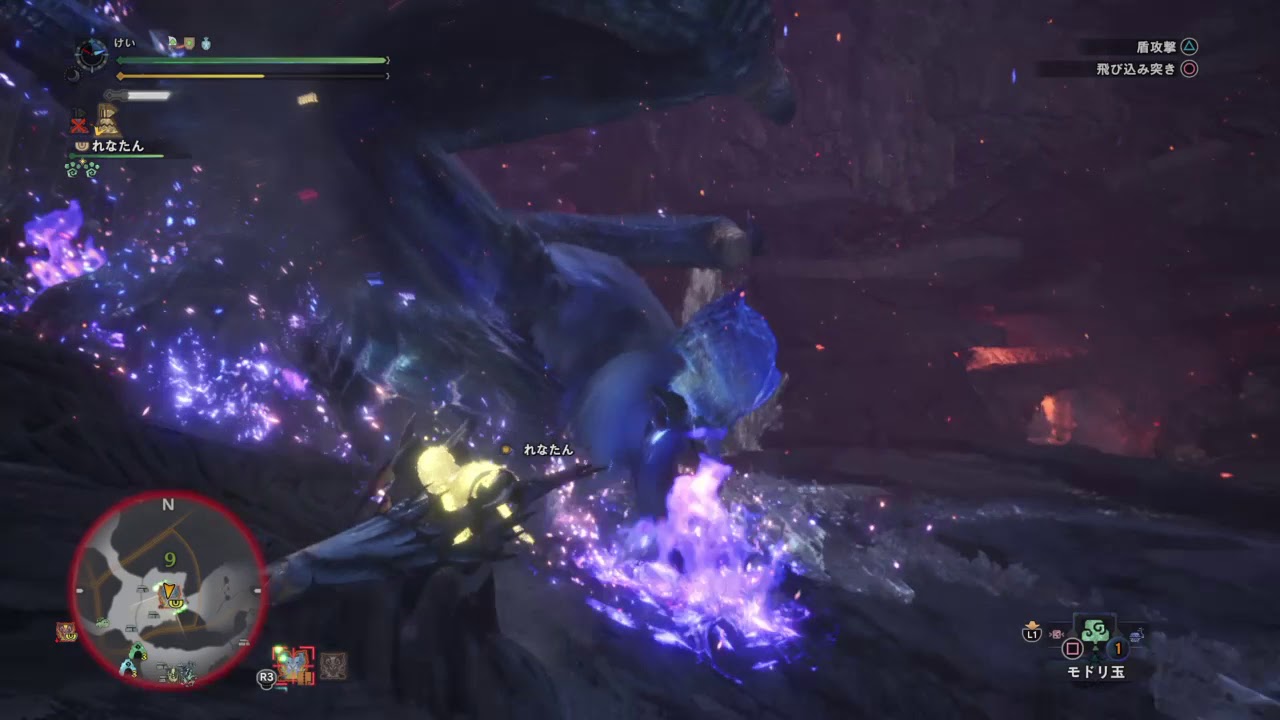Select the モドリ玉 Farcaster item icon

coord(1097,634)
